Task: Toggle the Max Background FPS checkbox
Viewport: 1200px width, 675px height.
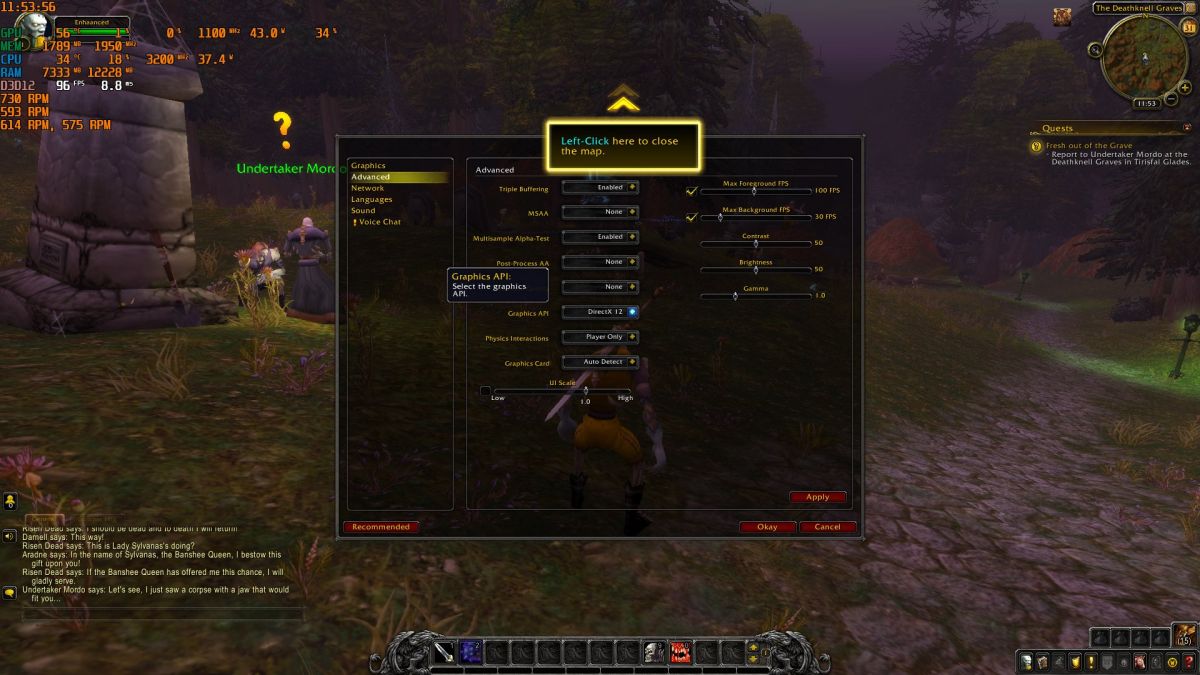Action: click(692, 216)
